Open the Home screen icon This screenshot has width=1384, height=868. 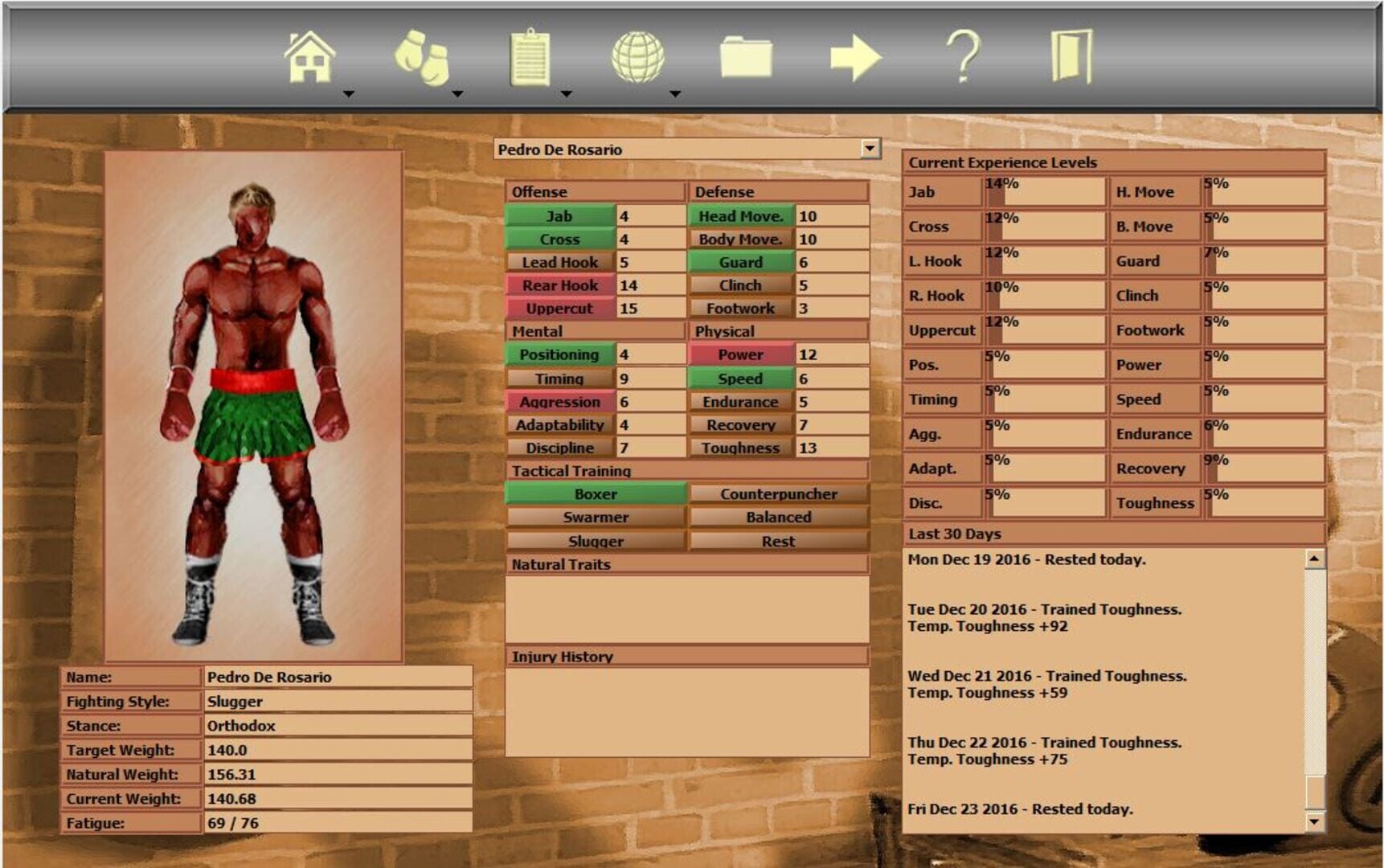click(x=312, y=56)
